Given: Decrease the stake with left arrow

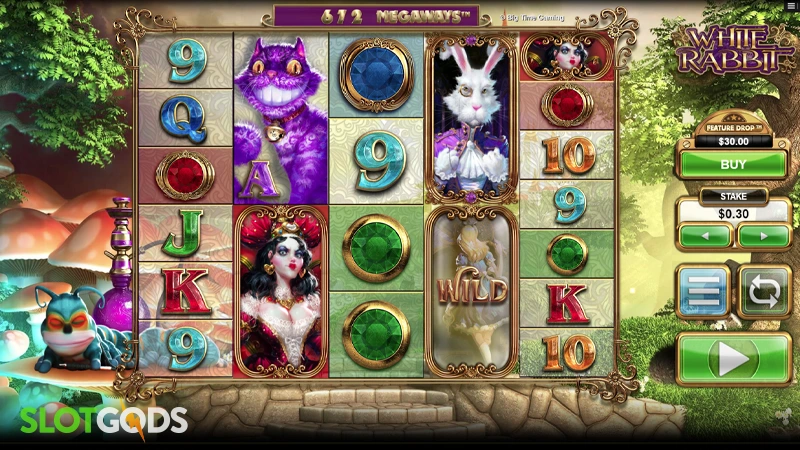Looking at the screenshot, I should 704,237.
